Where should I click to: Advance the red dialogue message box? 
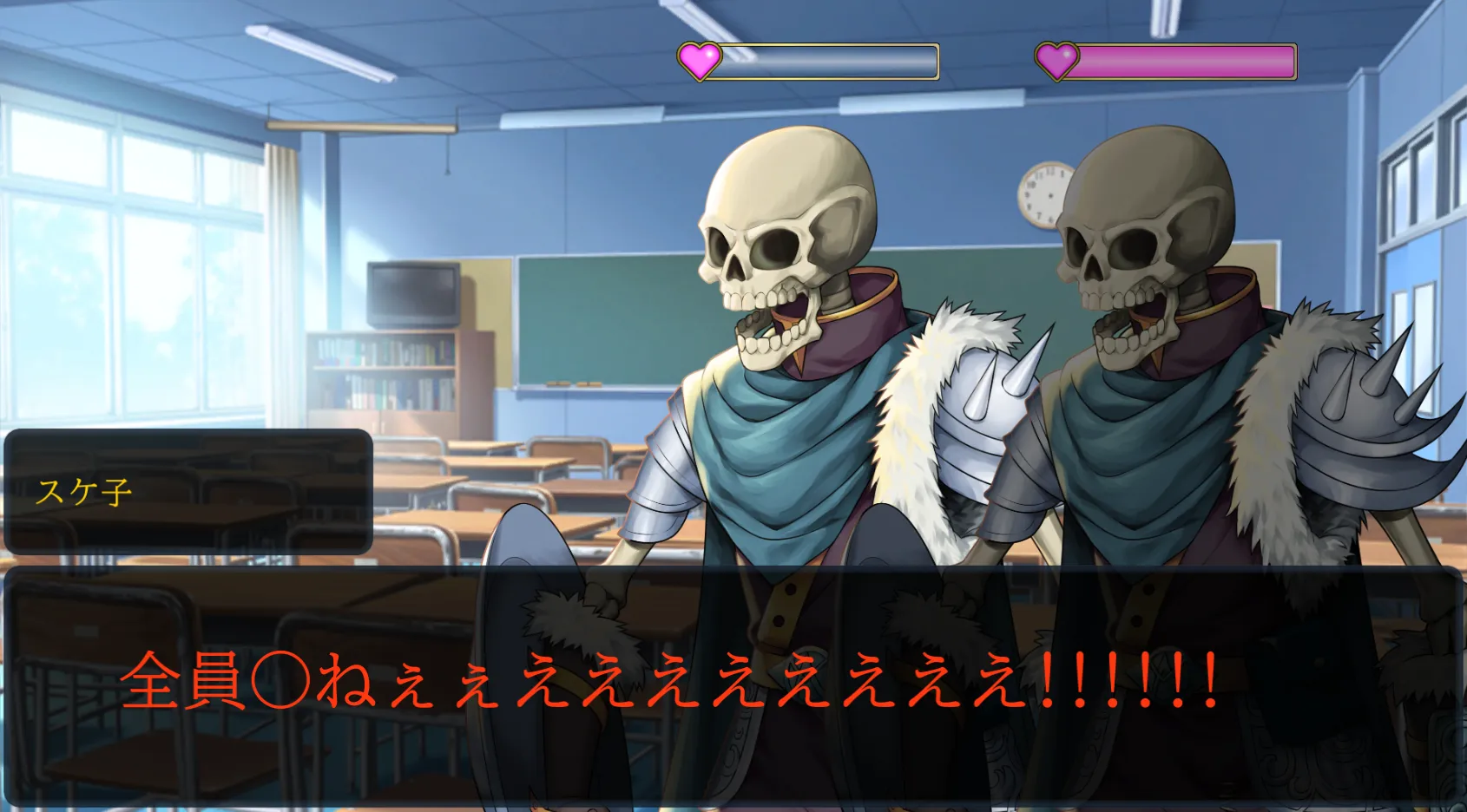coord(733,685)
